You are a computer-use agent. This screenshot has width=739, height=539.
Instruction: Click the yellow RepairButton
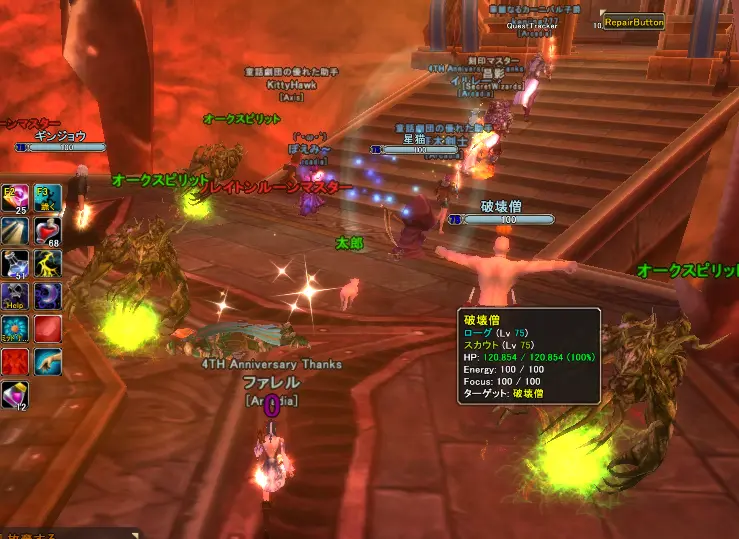point(634,22)
